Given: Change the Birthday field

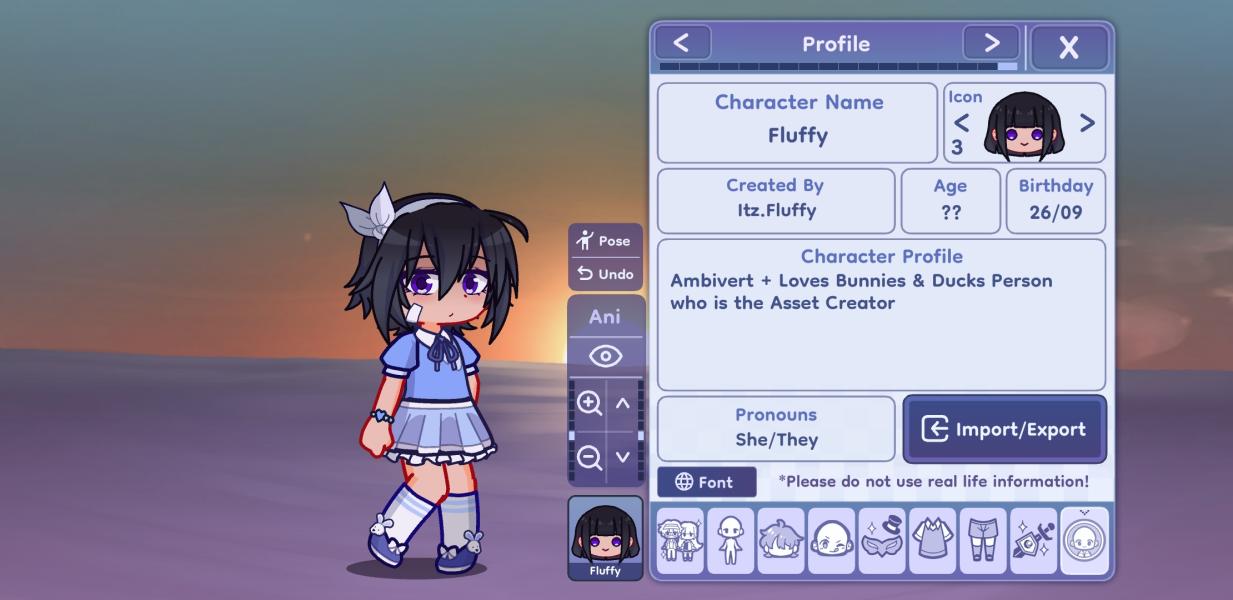Looking at the screenshot, I should coord(1055,200).
